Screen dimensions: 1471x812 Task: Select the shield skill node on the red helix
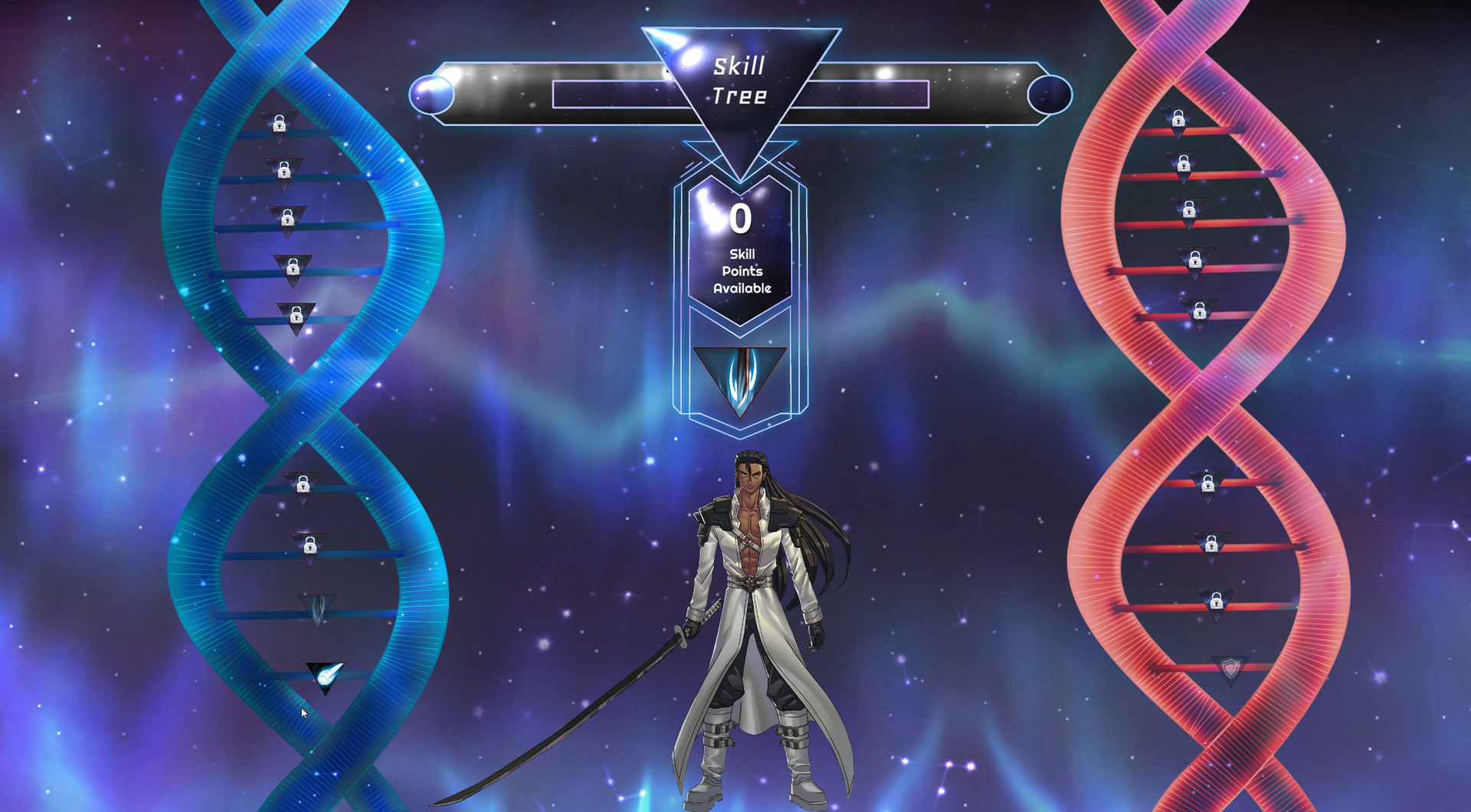[x=1231, y=668]
